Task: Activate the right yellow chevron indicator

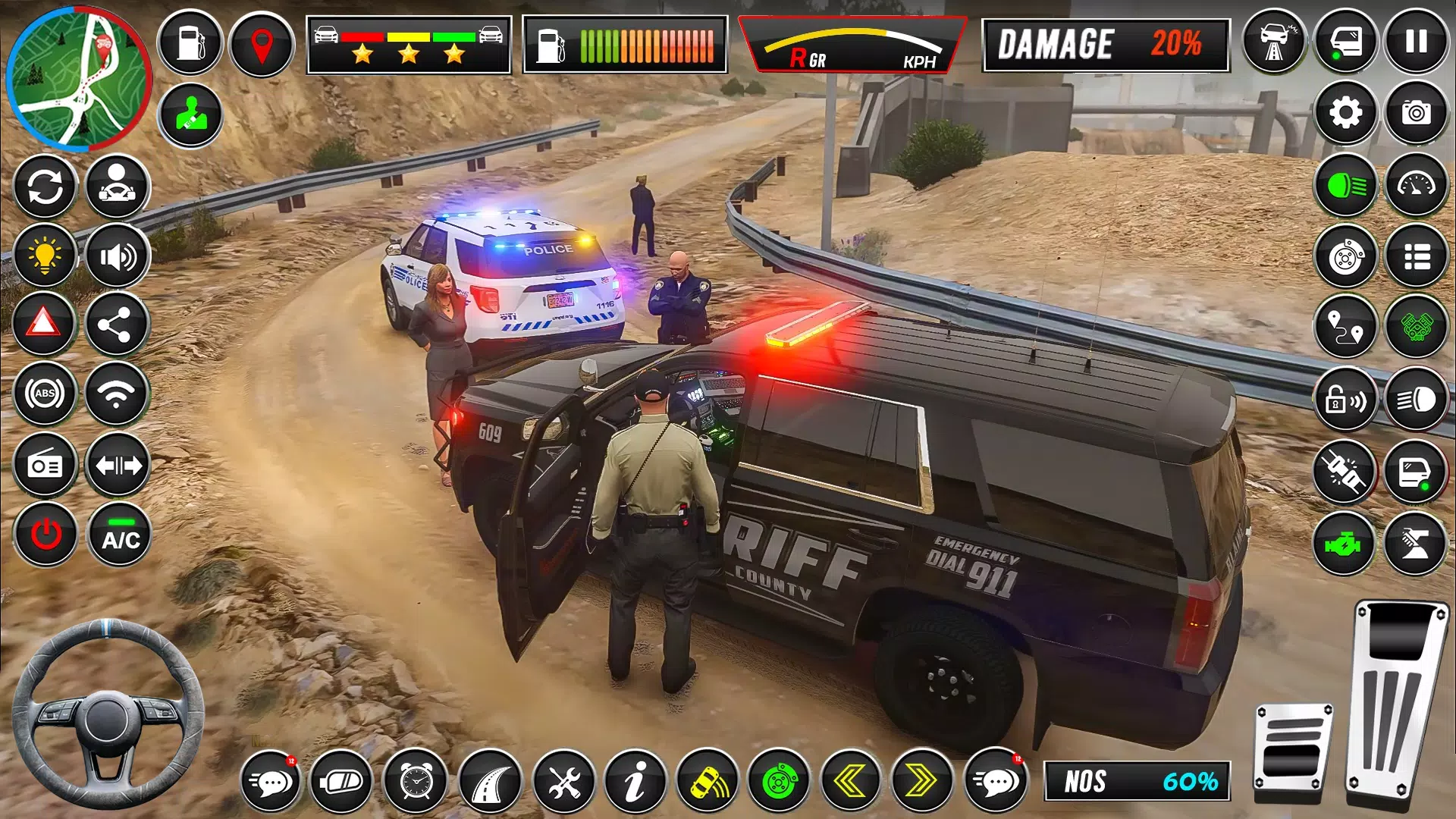Action: (x=921, y=781)
